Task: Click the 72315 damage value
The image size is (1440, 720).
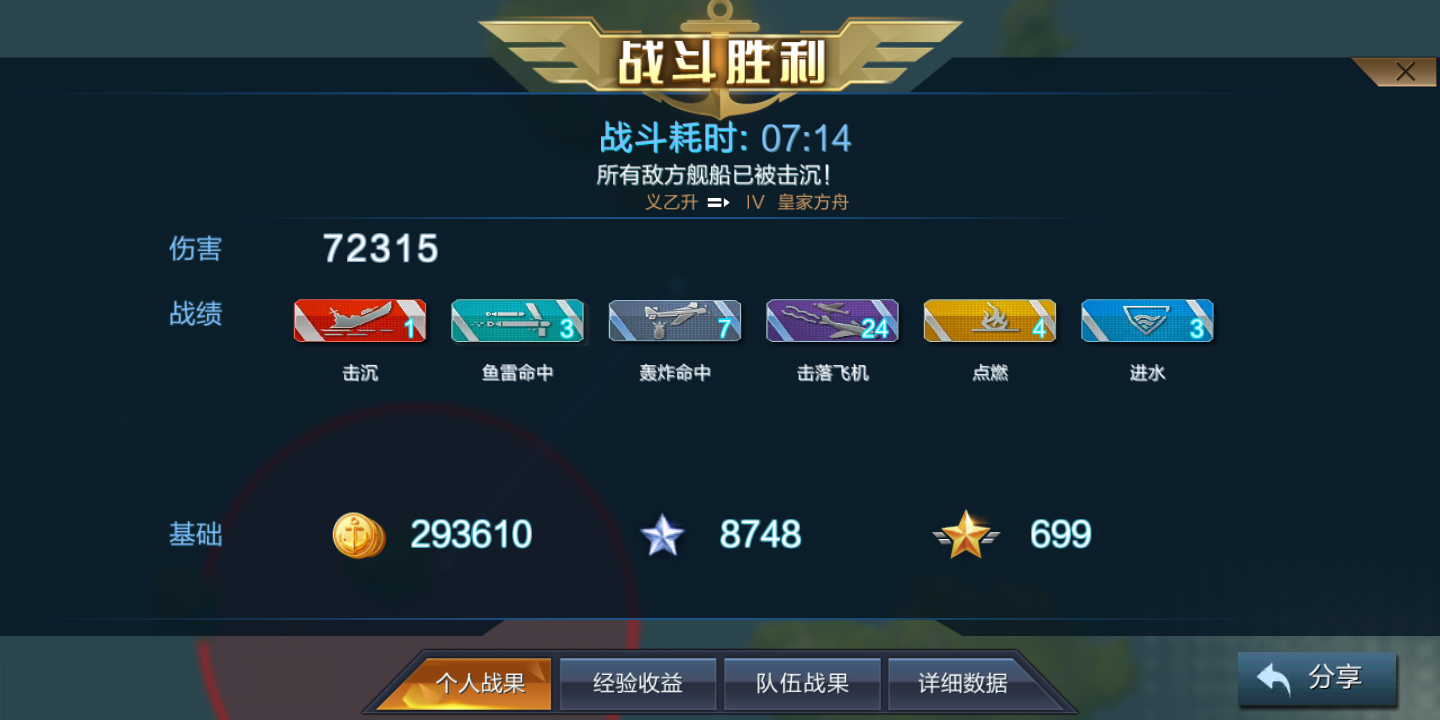Action: [380, 250]
